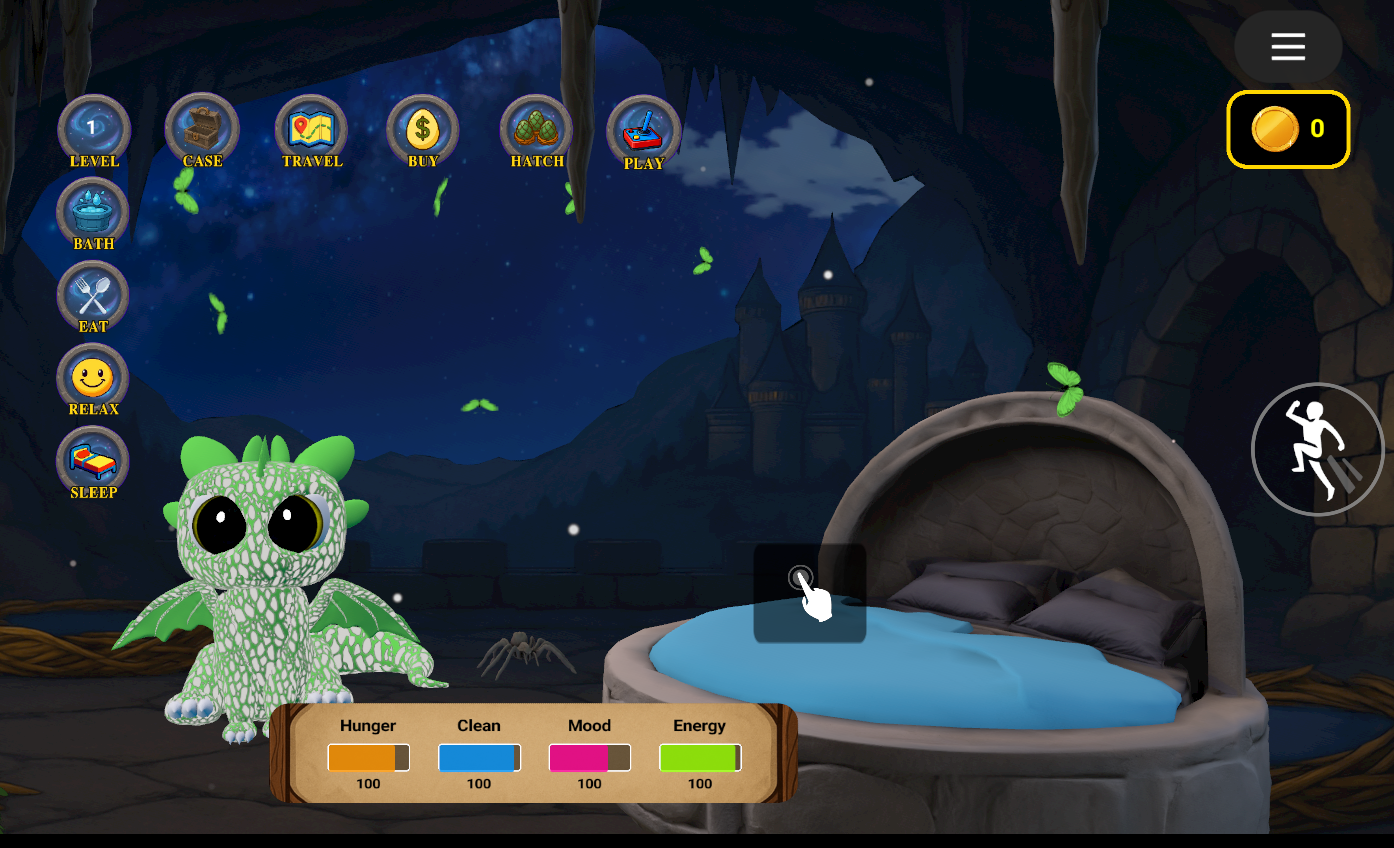The width and height of the screenshot is (1394, 848).
Task: Open the TRAVEL map
Action: coord(312,130)
